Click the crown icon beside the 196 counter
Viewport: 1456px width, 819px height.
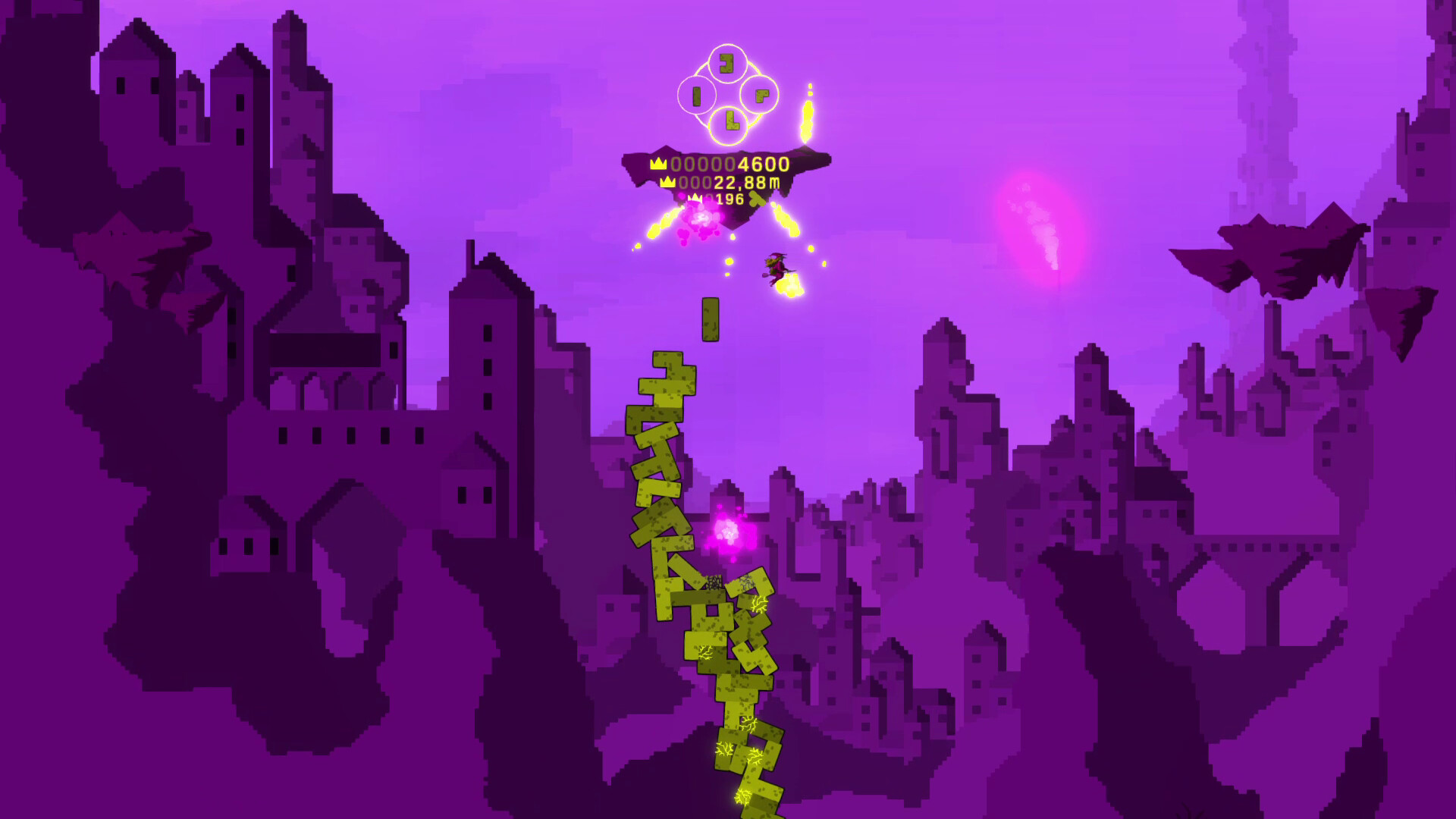pos(695,196)
